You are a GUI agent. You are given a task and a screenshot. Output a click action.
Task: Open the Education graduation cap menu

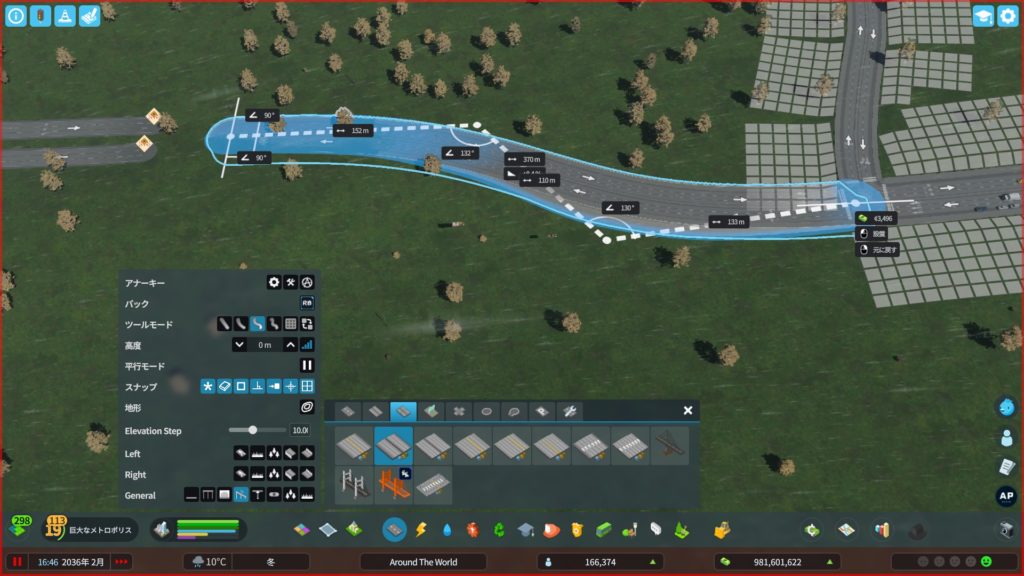(x=526, y=529)
